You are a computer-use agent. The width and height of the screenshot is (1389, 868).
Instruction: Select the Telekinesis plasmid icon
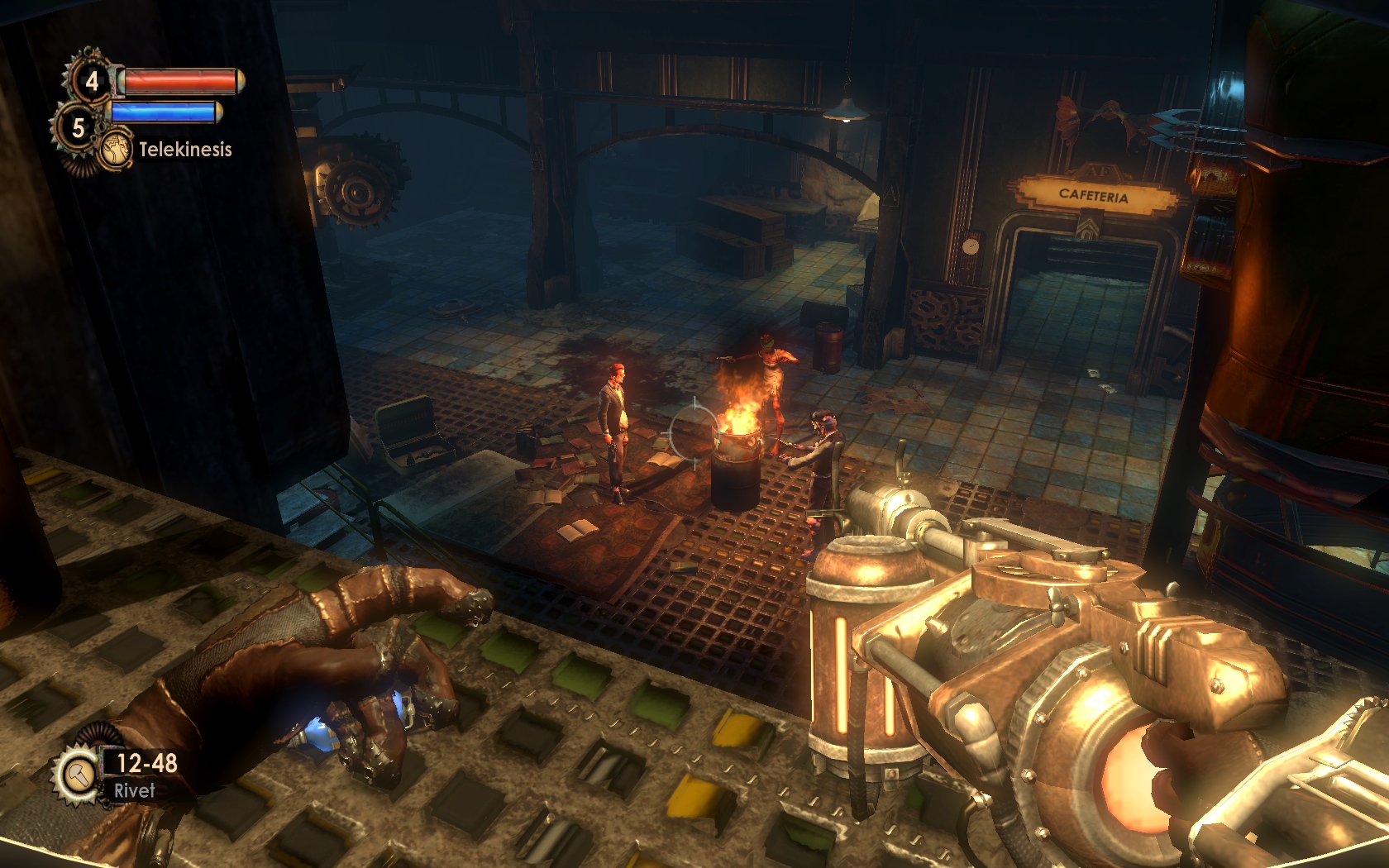(117, 149)
